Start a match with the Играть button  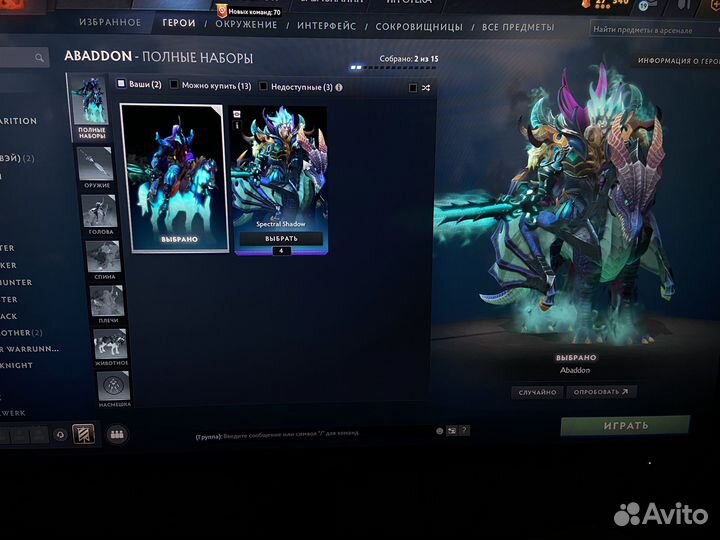[625, 426]
